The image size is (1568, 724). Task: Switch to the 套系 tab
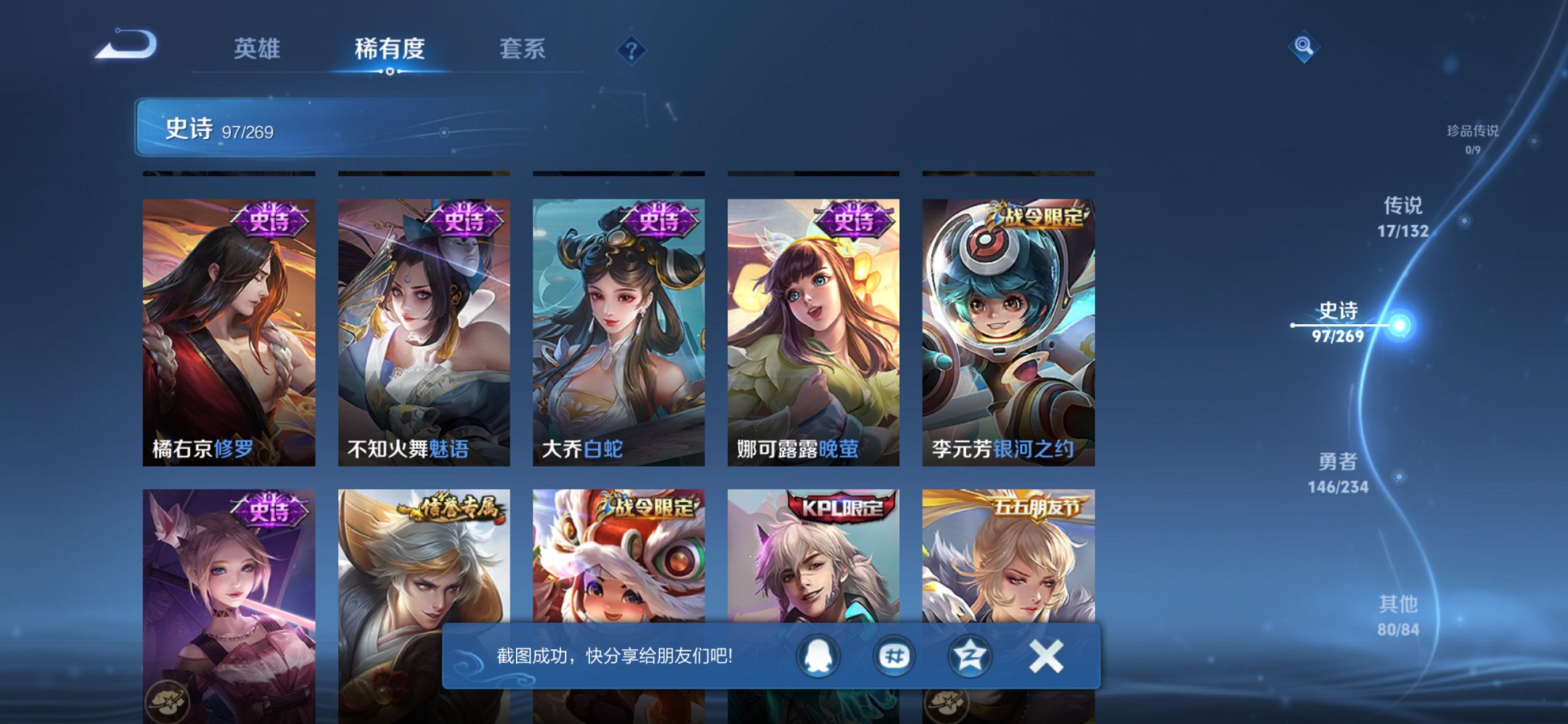523,50
